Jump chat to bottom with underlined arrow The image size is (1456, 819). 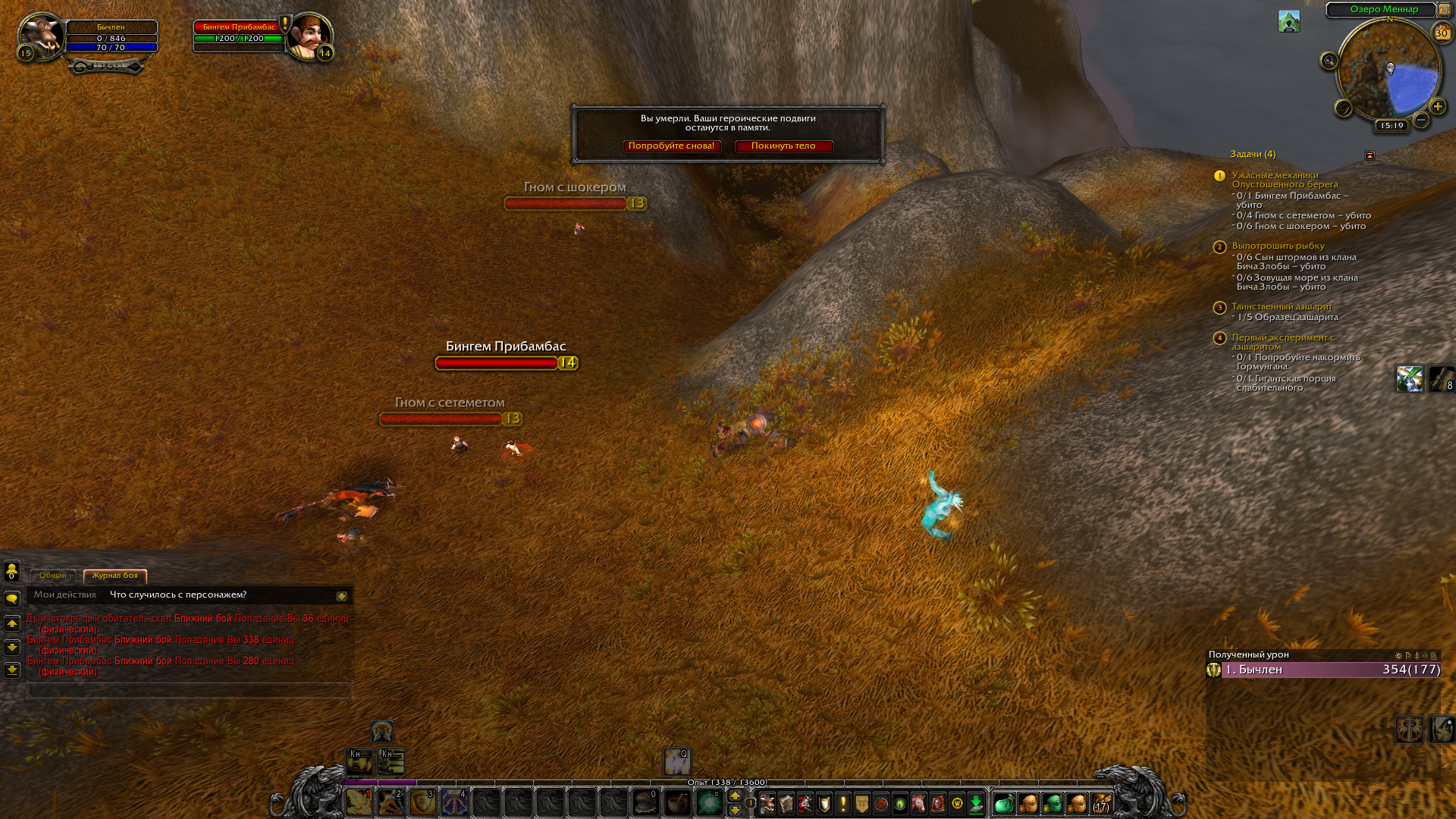click(12, 670)
